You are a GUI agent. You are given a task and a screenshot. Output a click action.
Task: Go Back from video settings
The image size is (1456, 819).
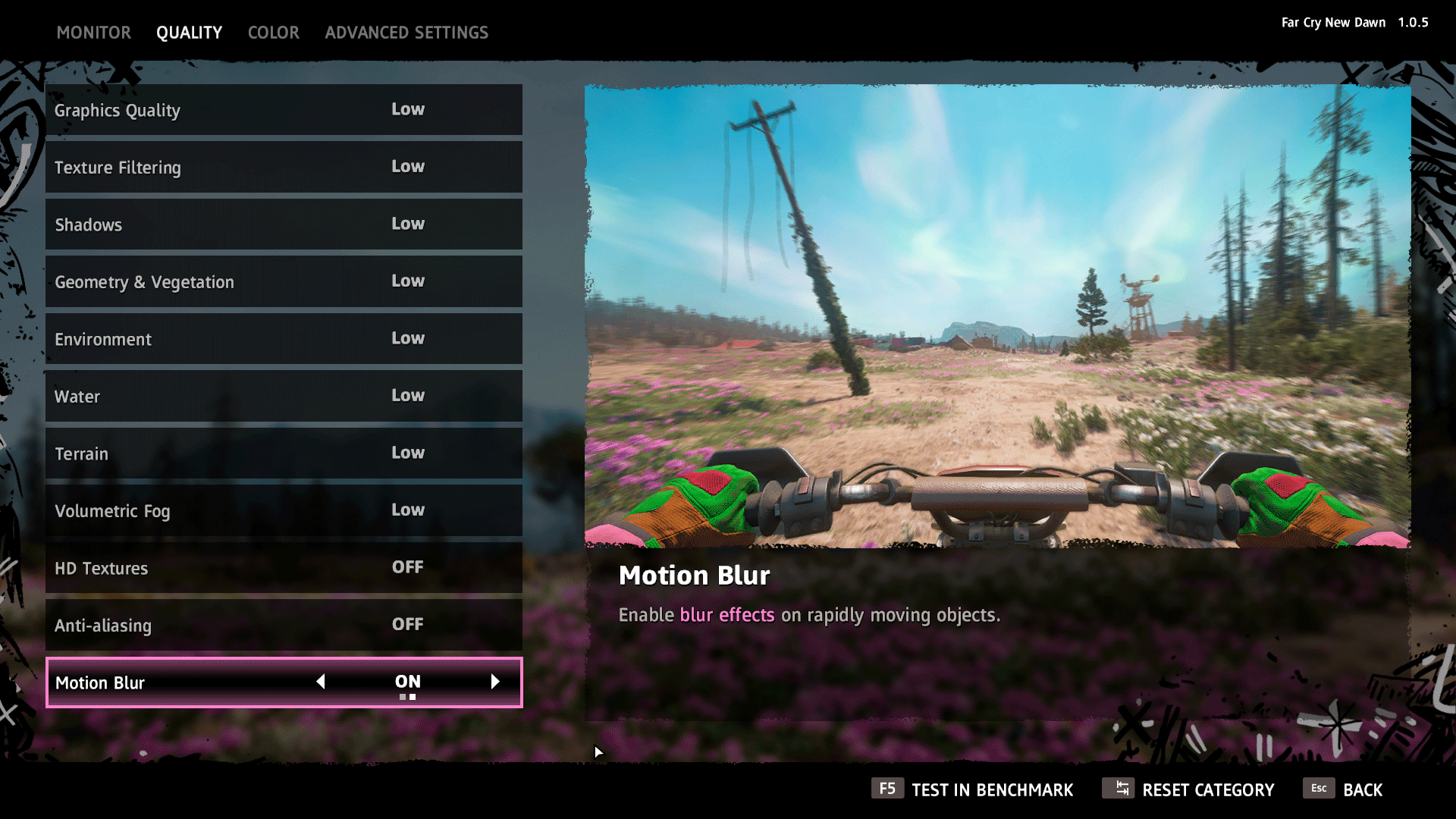[x=1343, y=789]
